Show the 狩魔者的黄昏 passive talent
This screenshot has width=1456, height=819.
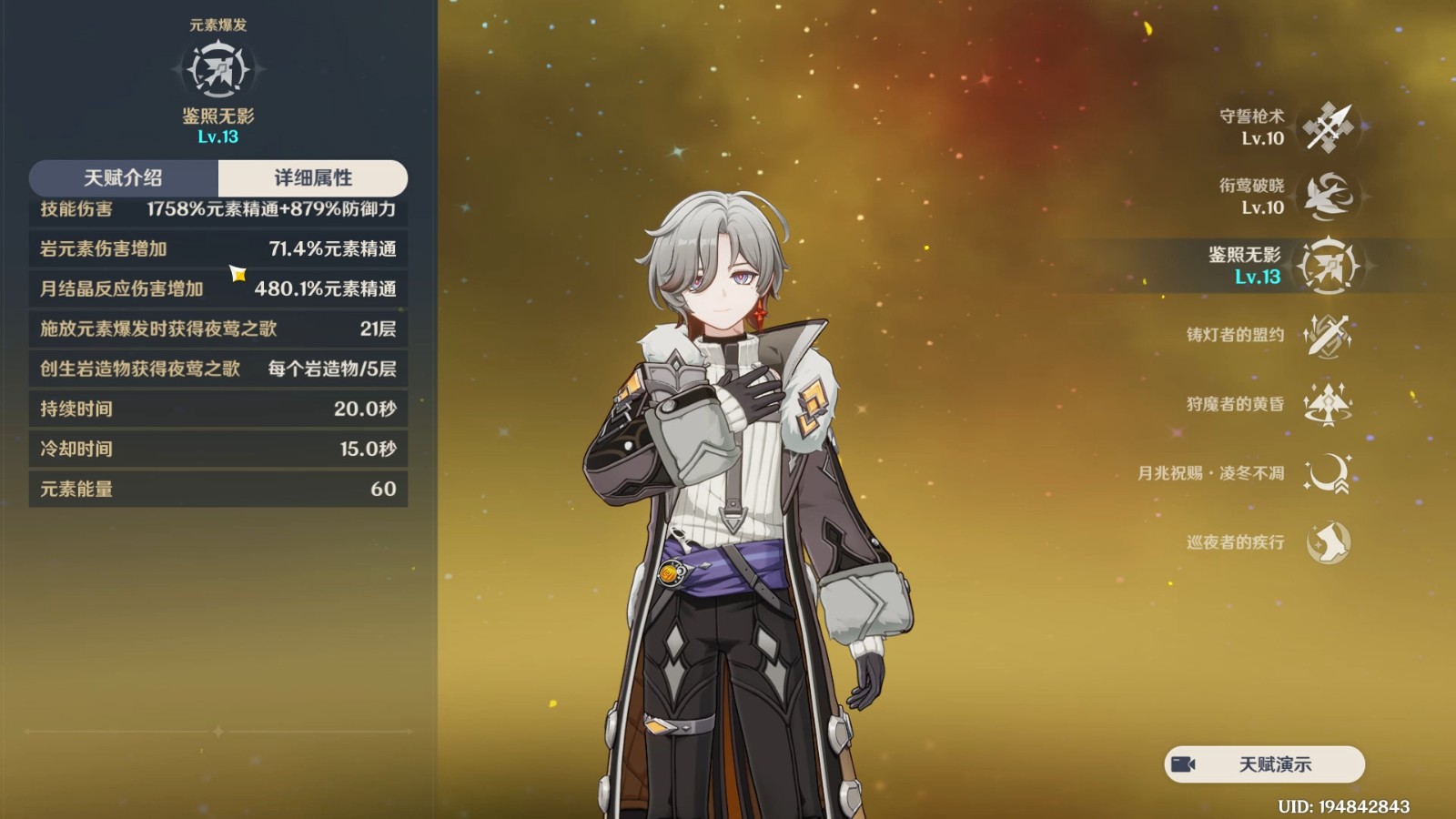click(1328, 404)
